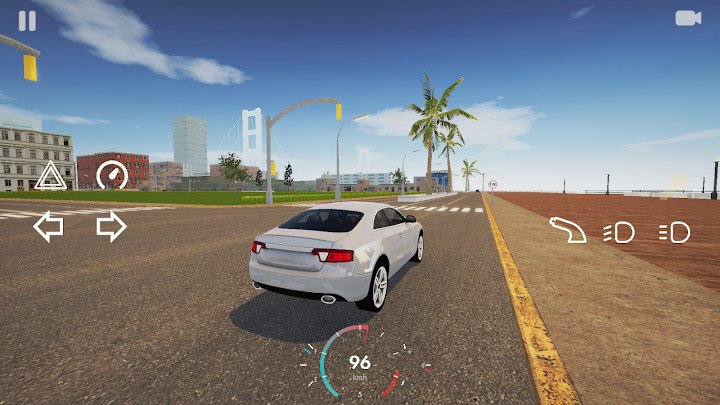This screenshot has width=720, height=405.
Task: Honk the horn
Action: 569,230
